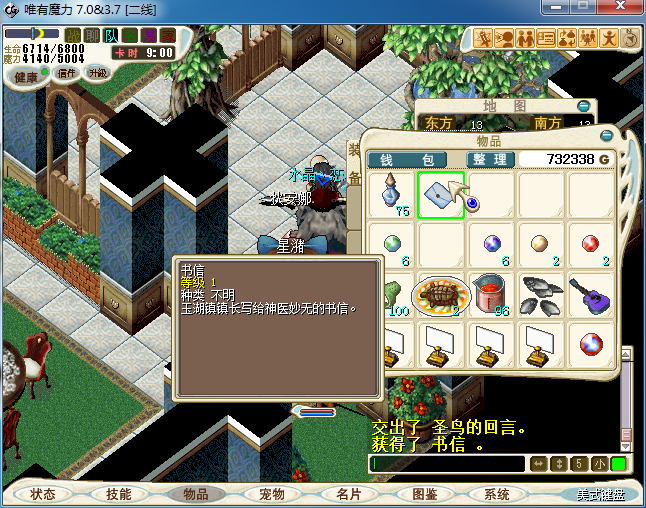
Task: Open the 信件 mail button
Action: [x=67, y=72]
